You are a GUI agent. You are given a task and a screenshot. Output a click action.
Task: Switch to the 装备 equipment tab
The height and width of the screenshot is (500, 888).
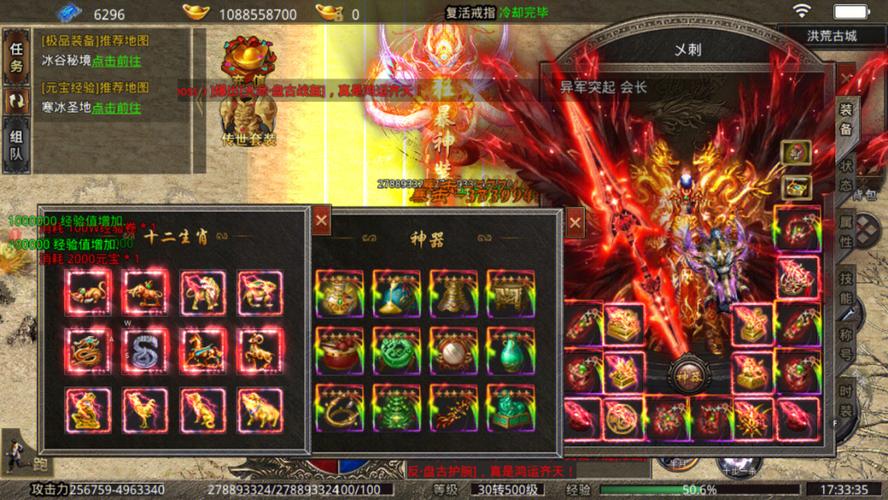pyautogui.click(x=846, y=120)
